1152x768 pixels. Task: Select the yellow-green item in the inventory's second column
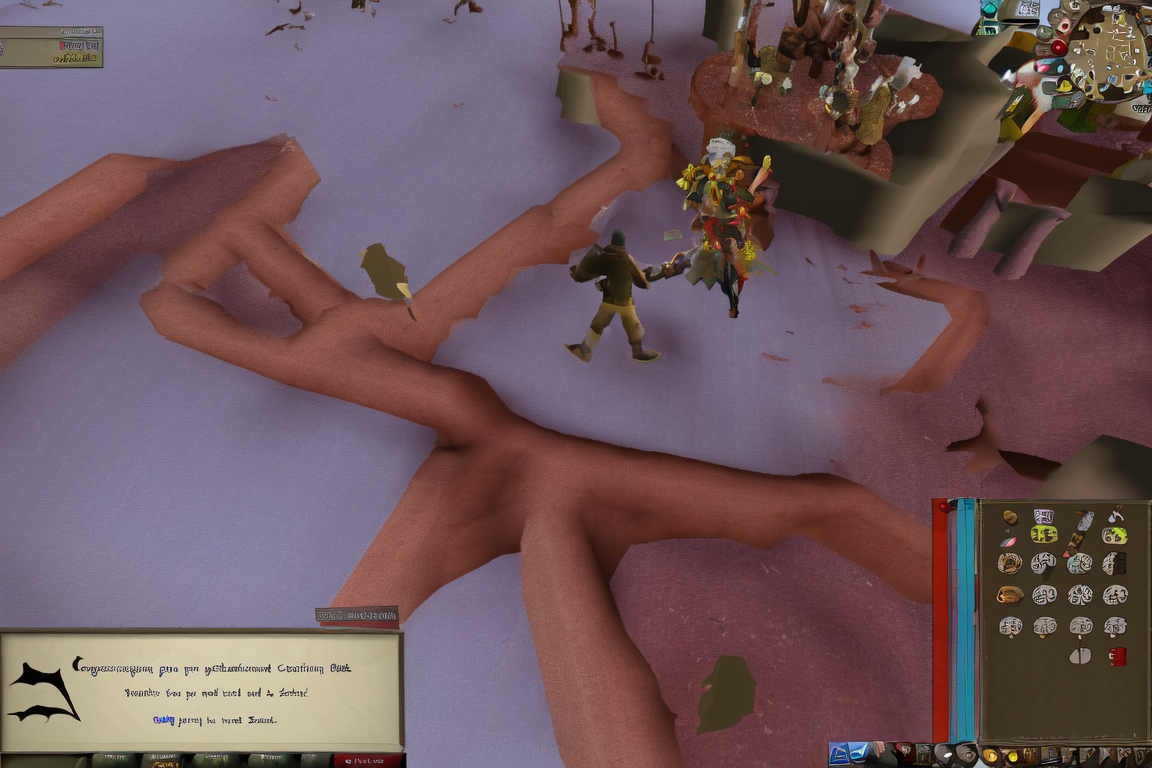coord(1044,534)
